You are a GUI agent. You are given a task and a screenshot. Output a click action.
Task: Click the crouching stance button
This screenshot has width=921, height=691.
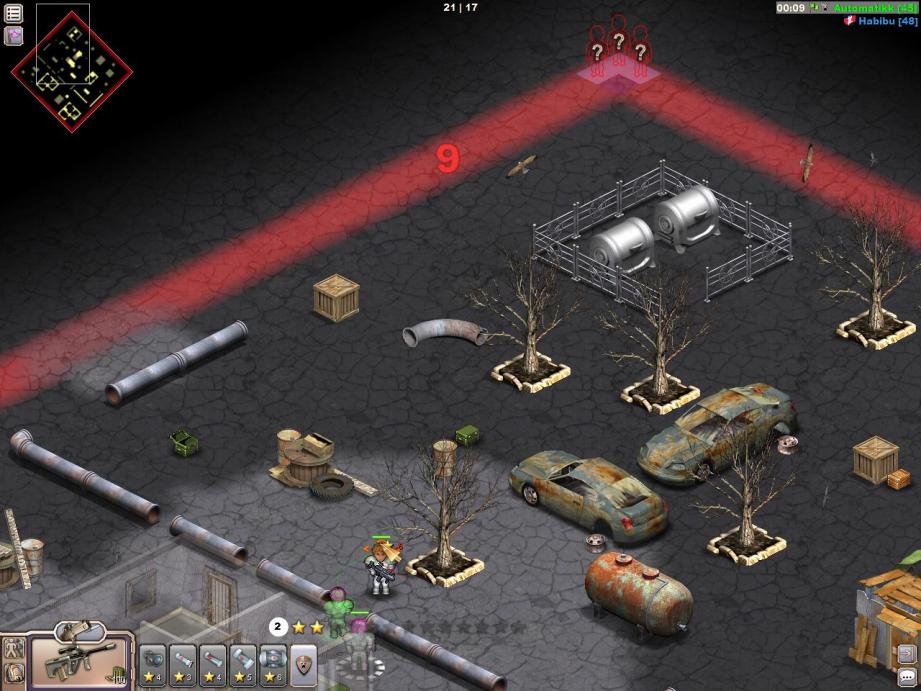(14, 673)
